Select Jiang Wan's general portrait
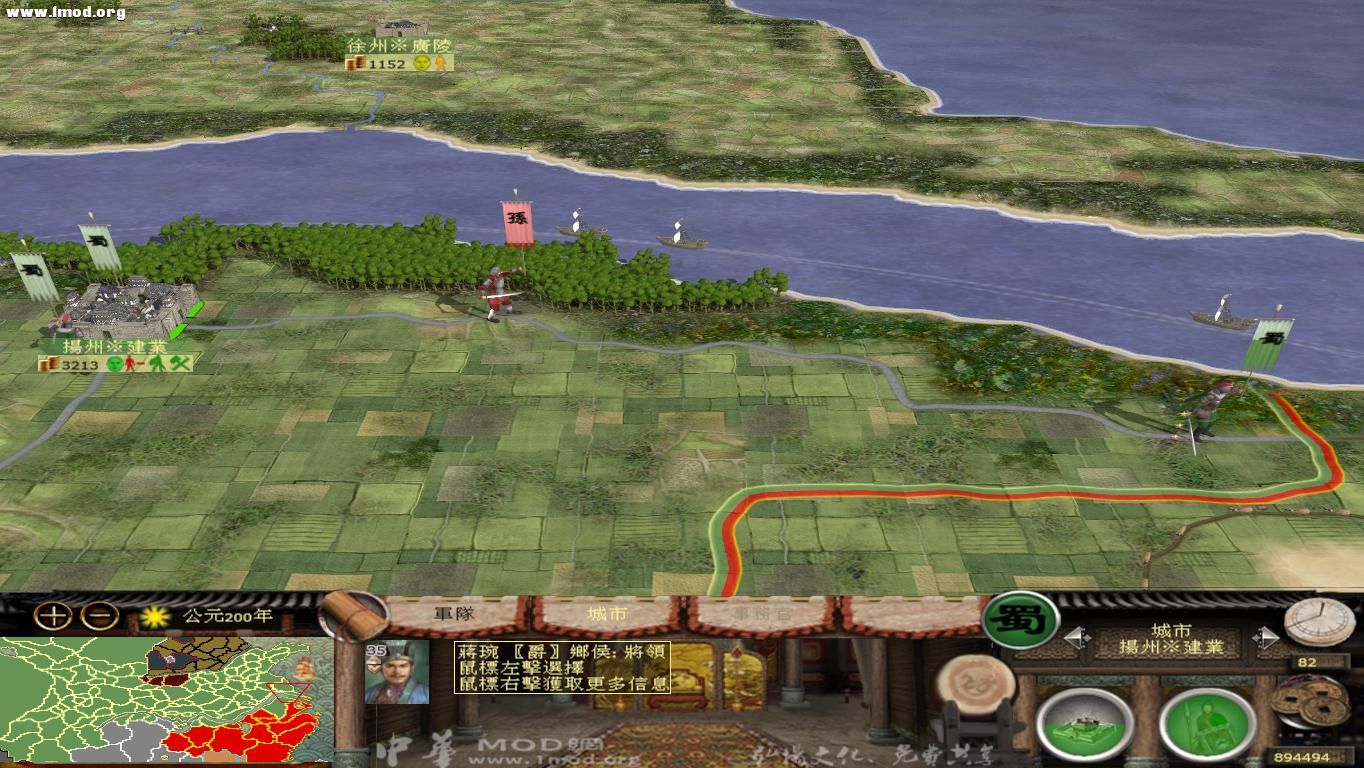This screenshot has height=768, width=1364. pyautogui.click(x=399, y=670)
